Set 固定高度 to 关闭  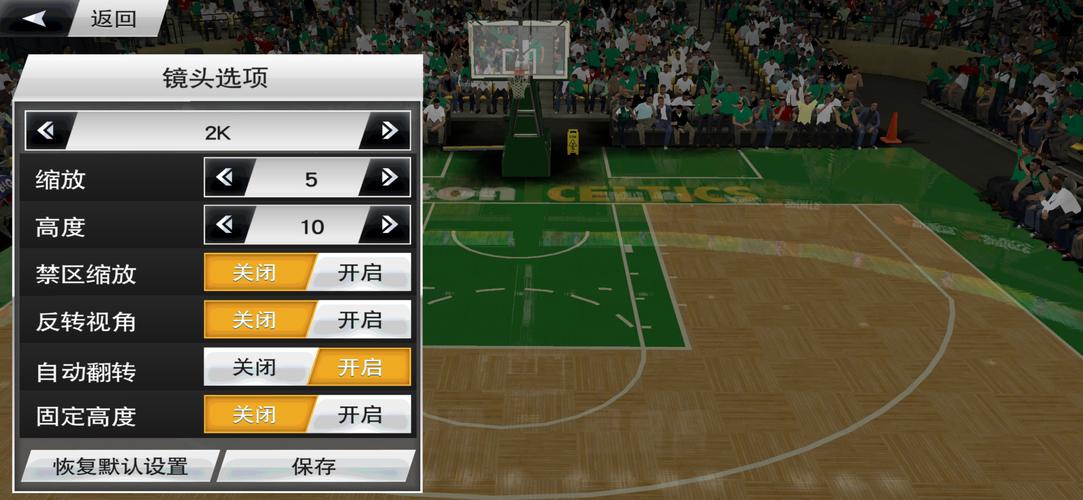point(255,414)
